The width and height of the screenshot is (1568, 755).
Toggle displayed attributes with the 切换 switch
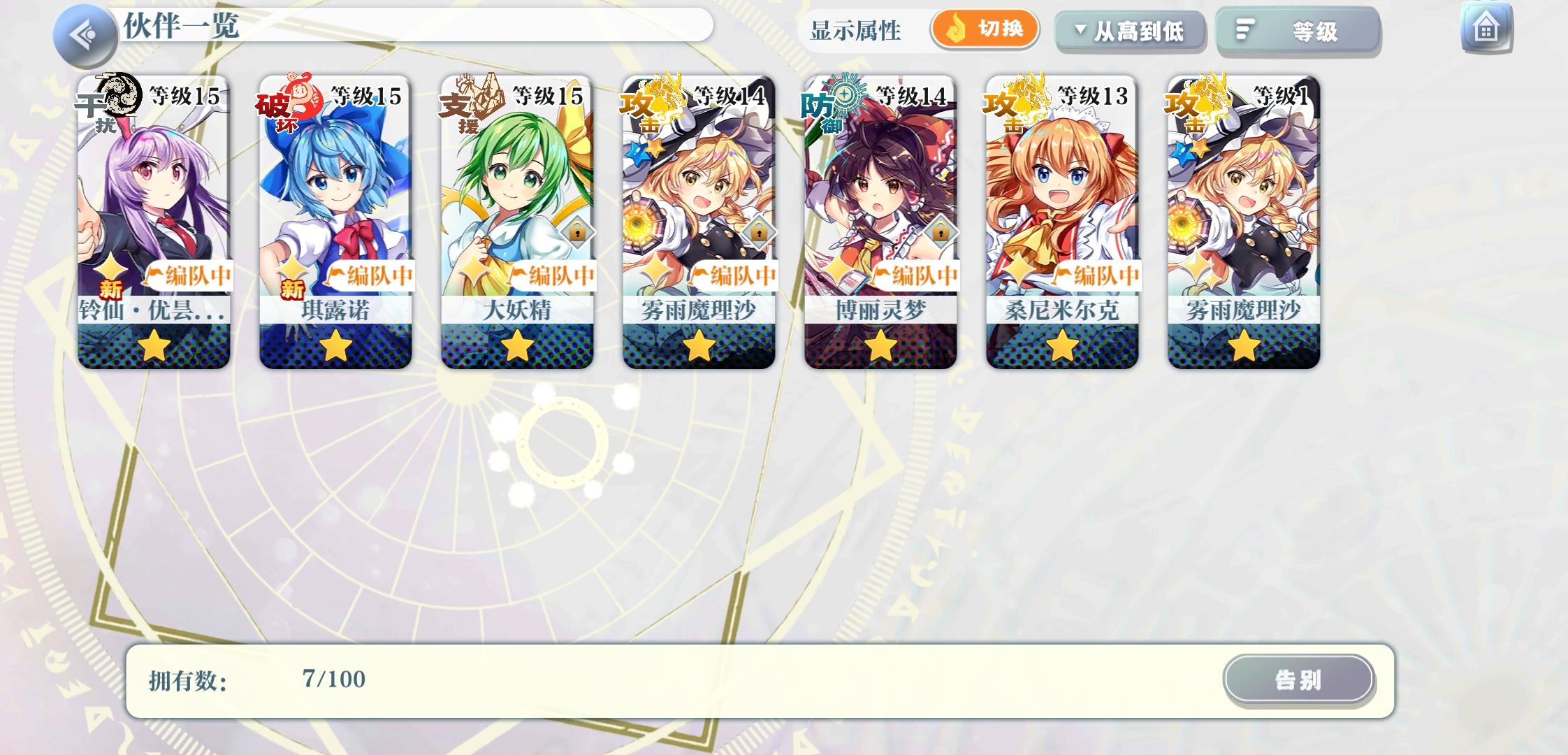pos(985,30)
